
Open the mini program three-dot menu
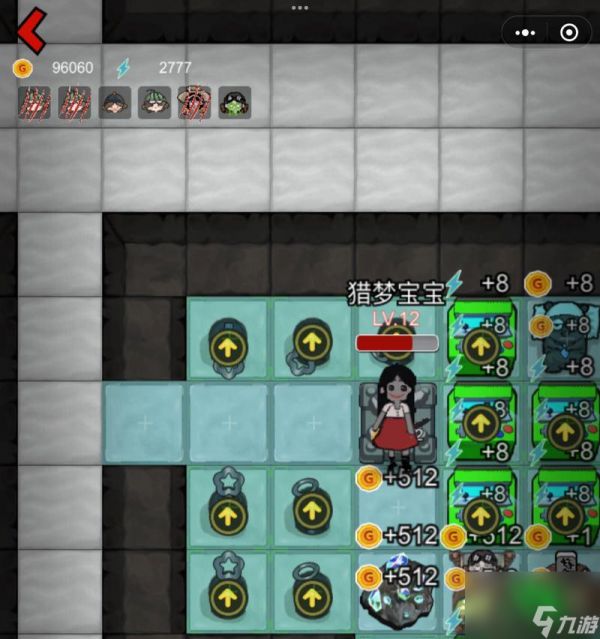tap(527, 32)
